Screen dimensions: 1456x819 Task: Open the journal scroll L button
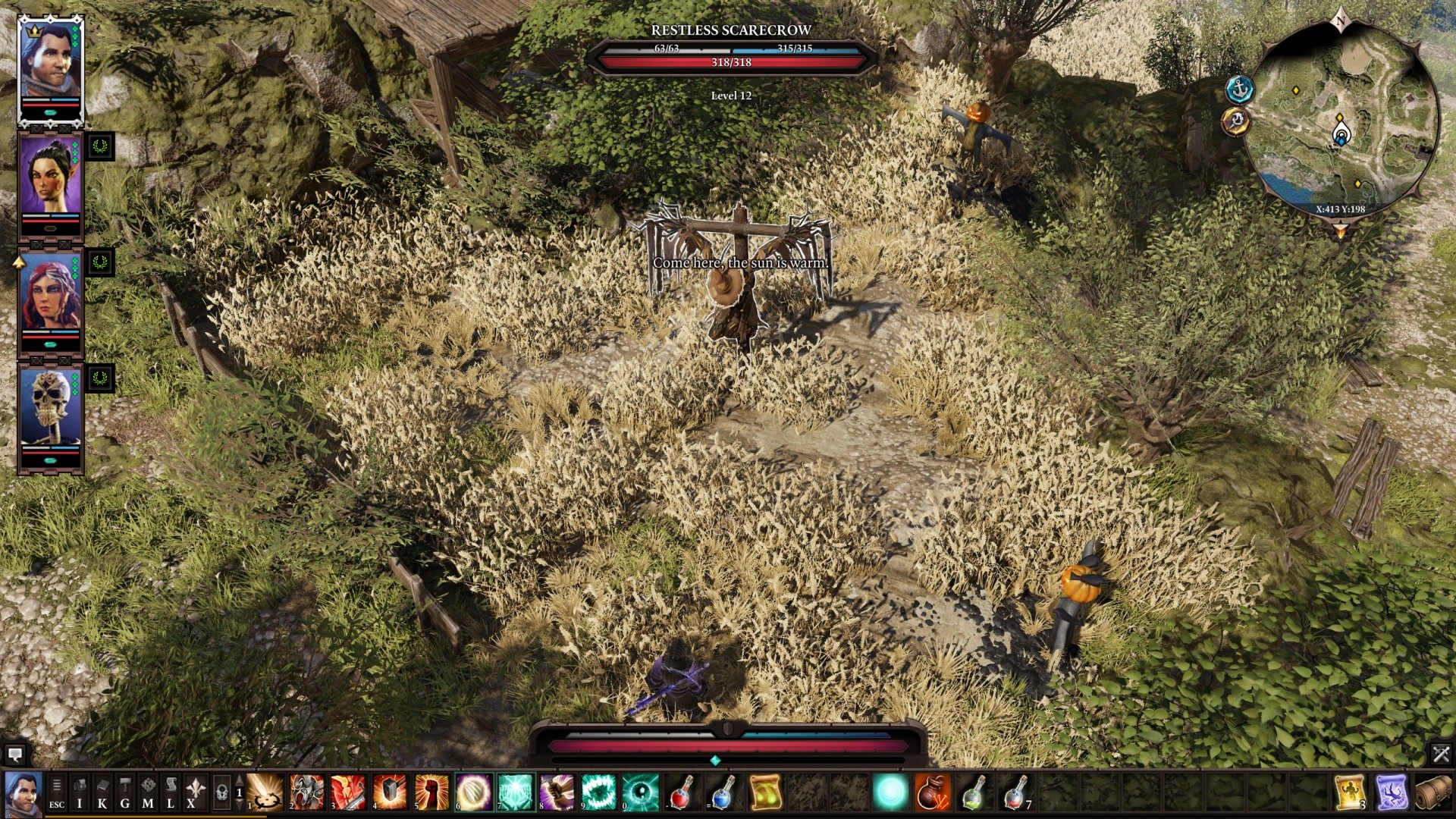point(171,793)
